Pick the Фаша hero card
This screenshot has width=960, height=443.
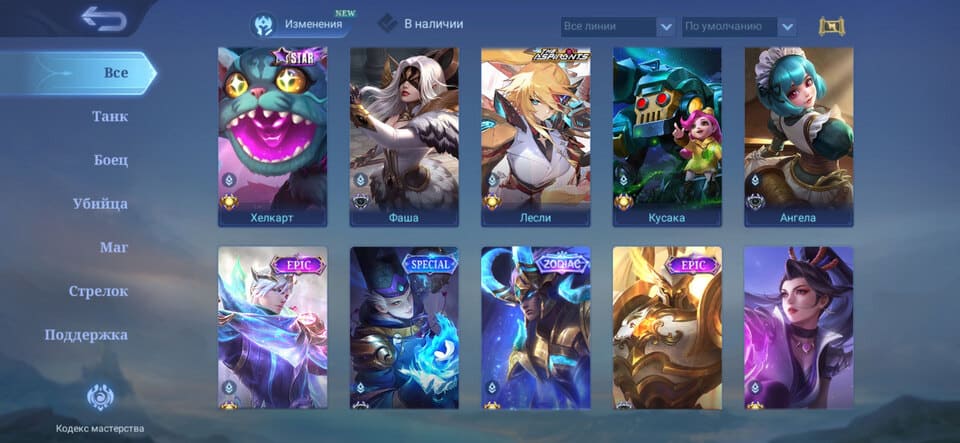pyautogui.click(x=404, y=137)
